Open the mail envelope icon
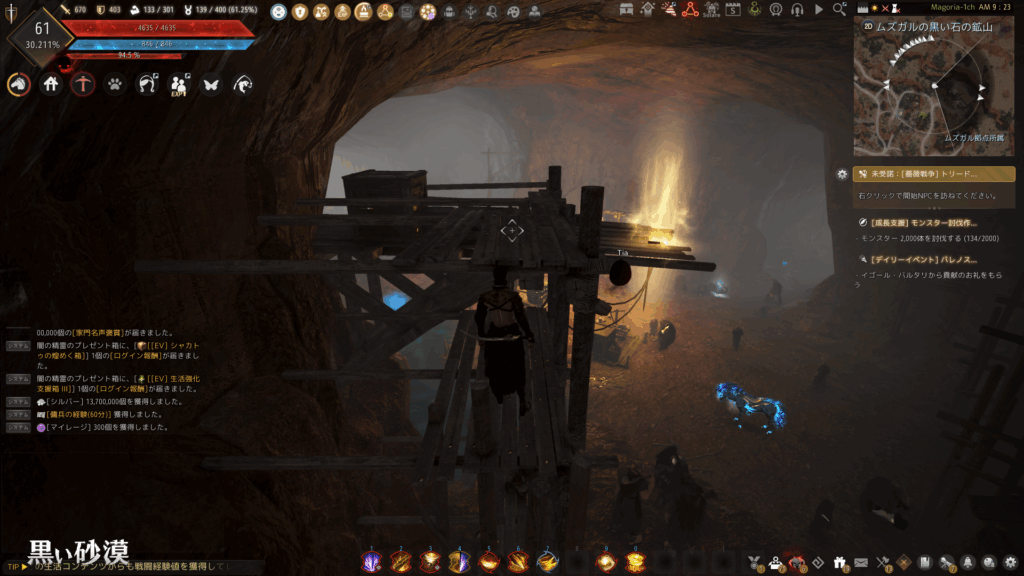The width and height of the screenshot is (1024, 576). (x=860, y=562)
